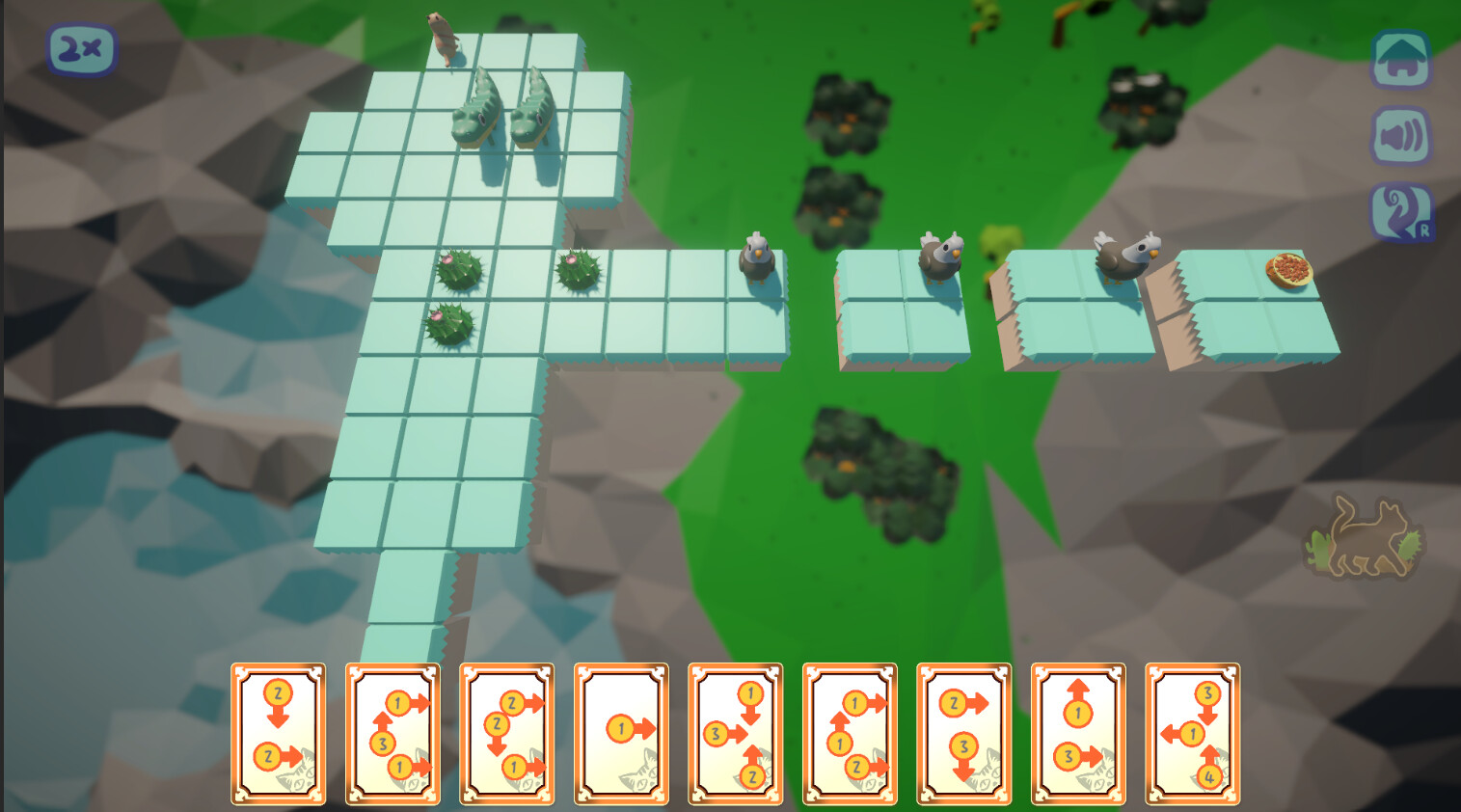The height and width of the screenshot is (812, 1461).
Task: Select the simple '1 right' movement card
Action: point(620,733)
